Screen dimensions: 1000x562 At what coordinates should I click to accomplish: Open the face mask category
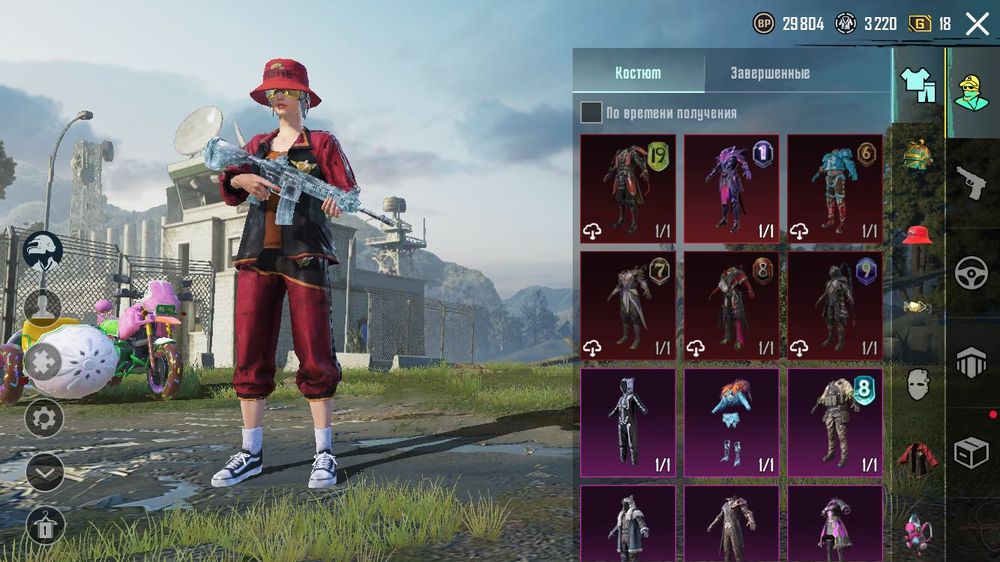click(x=918, y=384)
